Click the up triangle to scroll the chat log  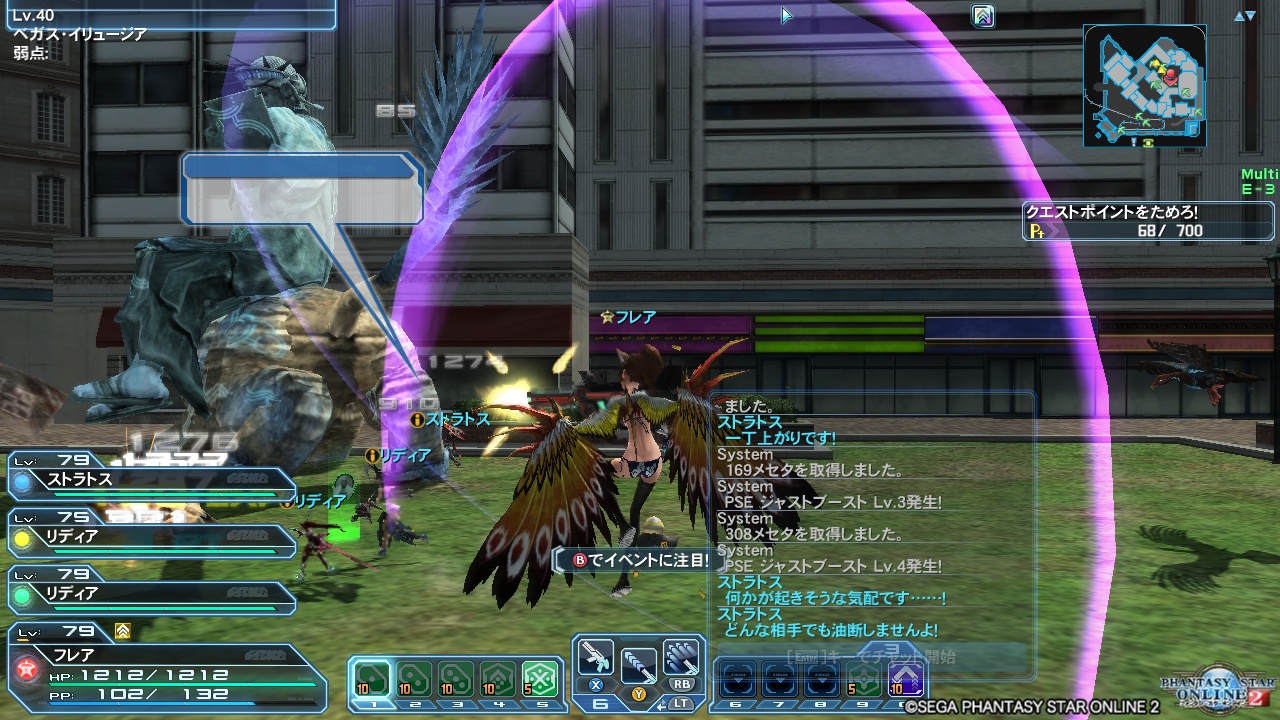click(1240, 16)
